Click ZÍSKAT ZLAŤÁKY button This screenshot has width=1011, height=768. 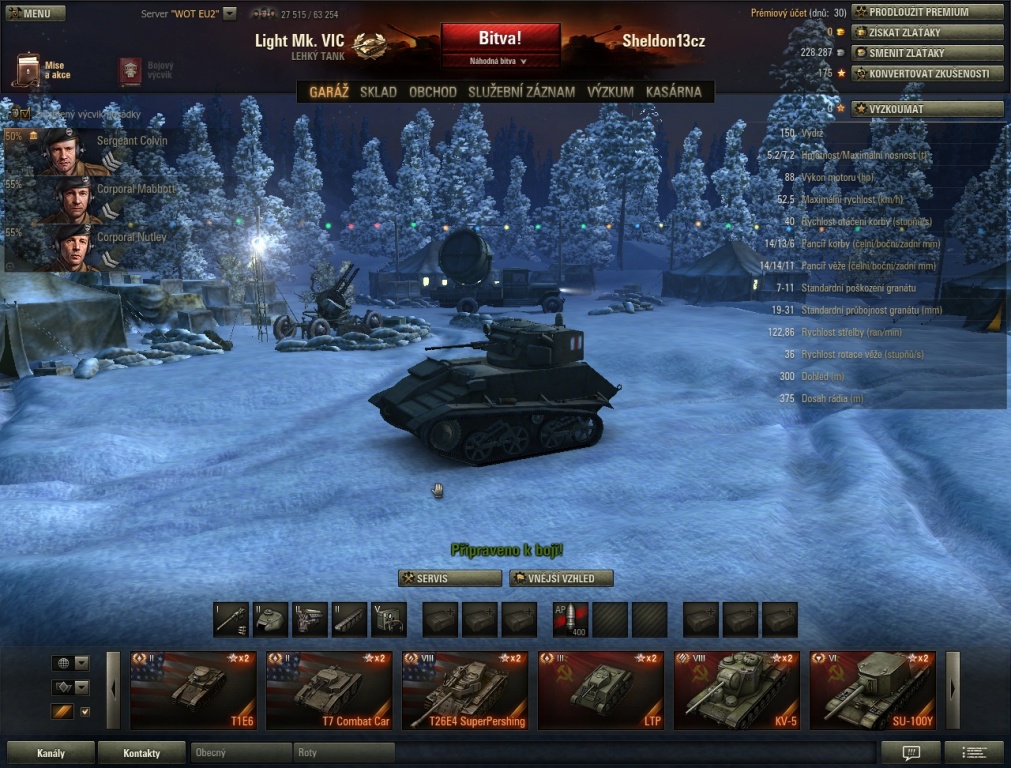tap(926, 32)
